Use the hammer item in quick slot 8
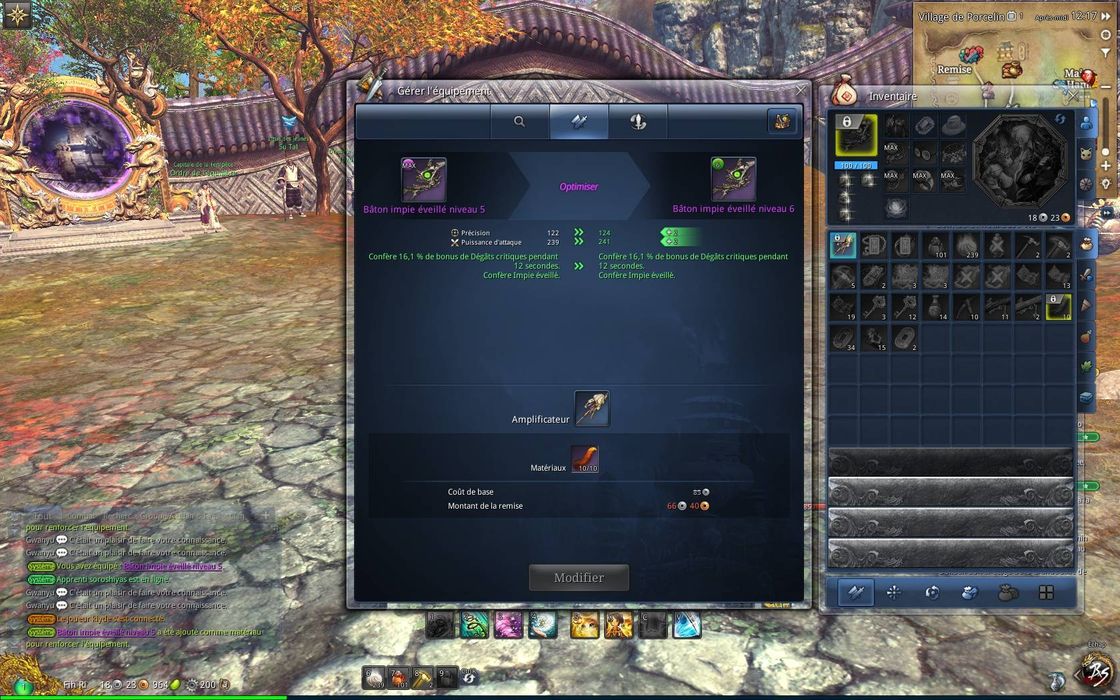 pyautogui.click(x=423, y=678)
